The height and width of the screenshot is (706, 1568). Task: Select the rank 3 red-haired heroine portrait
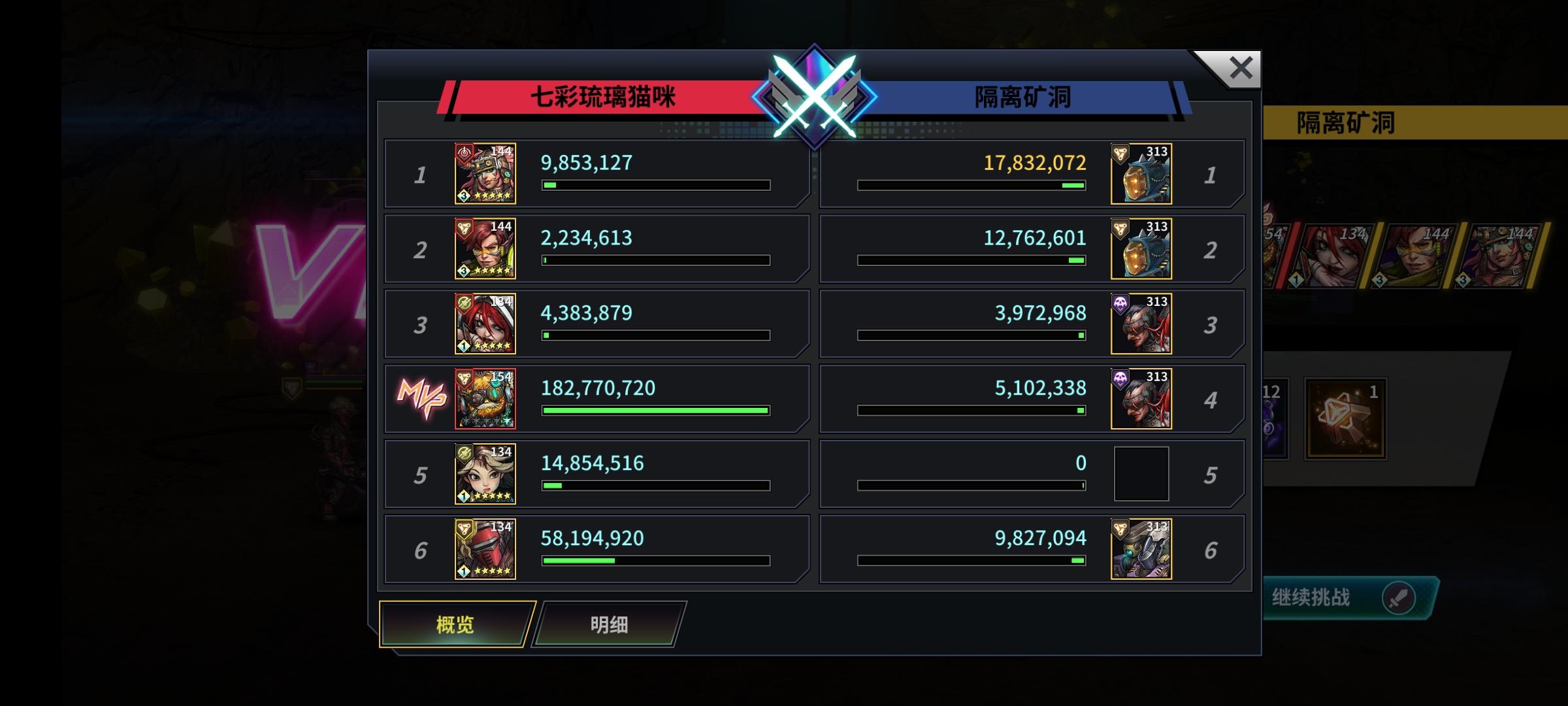click(x=483, y=323)
